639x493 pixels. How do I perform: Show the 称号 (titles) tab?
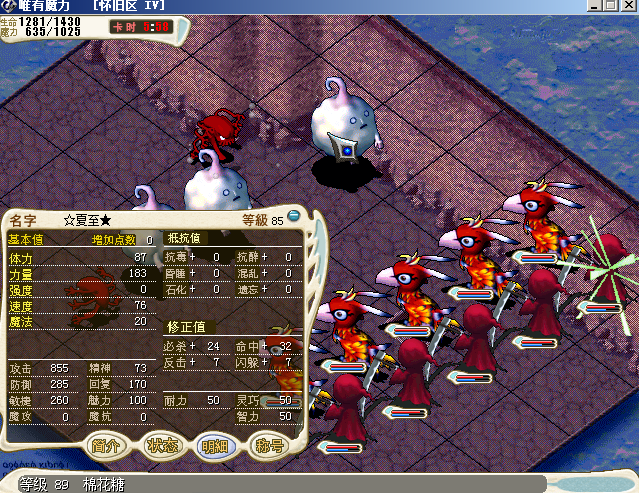pyautogui.click(x=270, y=445)
